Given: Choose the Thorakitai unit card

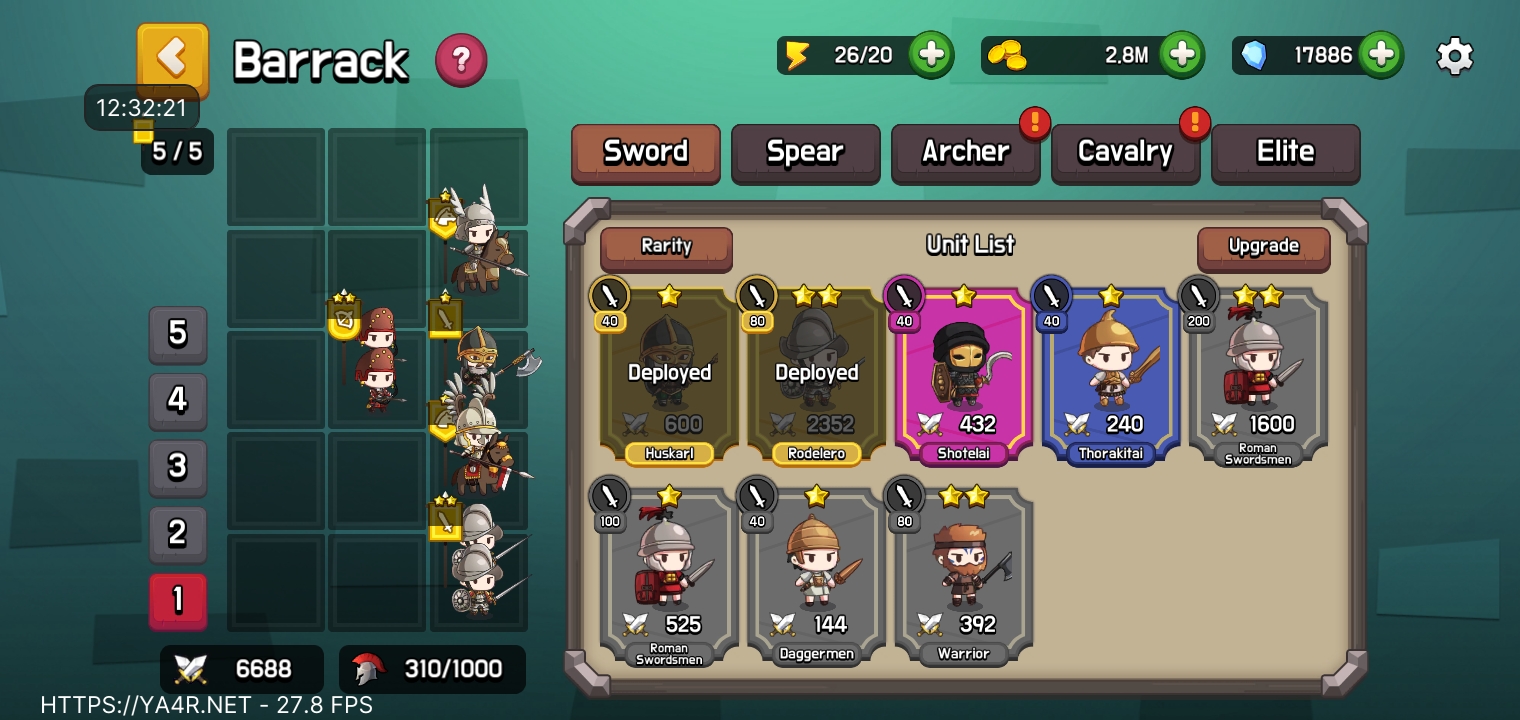Looking at the screenshot, I should (x=1110, y=375).
